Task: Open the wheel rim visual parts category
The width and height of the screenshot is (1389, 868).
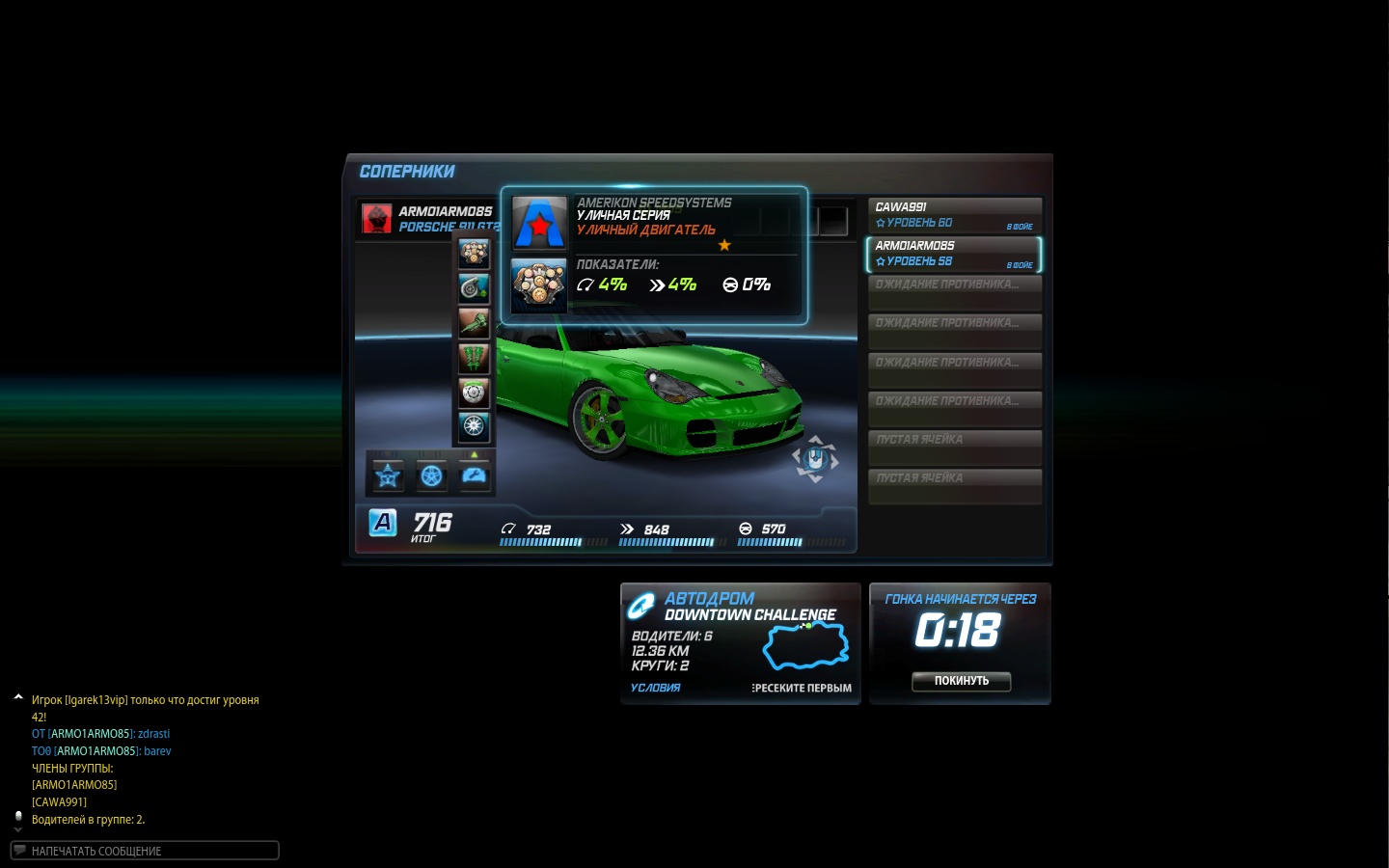Action: point(431,475)
